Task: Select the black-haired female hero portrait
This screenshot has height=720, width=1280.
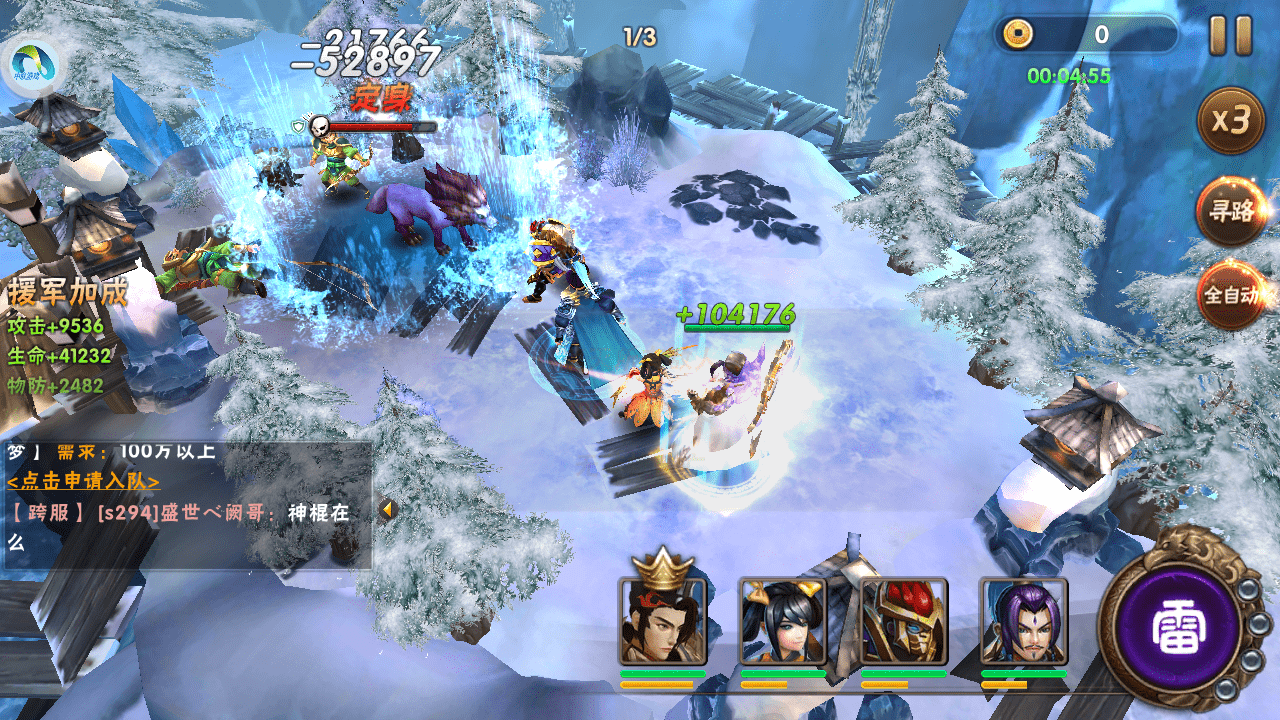Action: coord(782,621)
